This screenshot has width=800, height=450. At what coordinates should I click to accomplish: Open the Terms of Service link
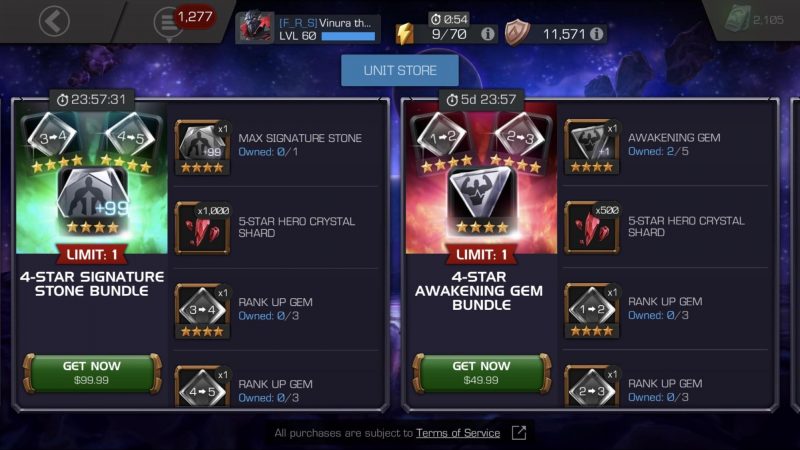tap(459, 433)
